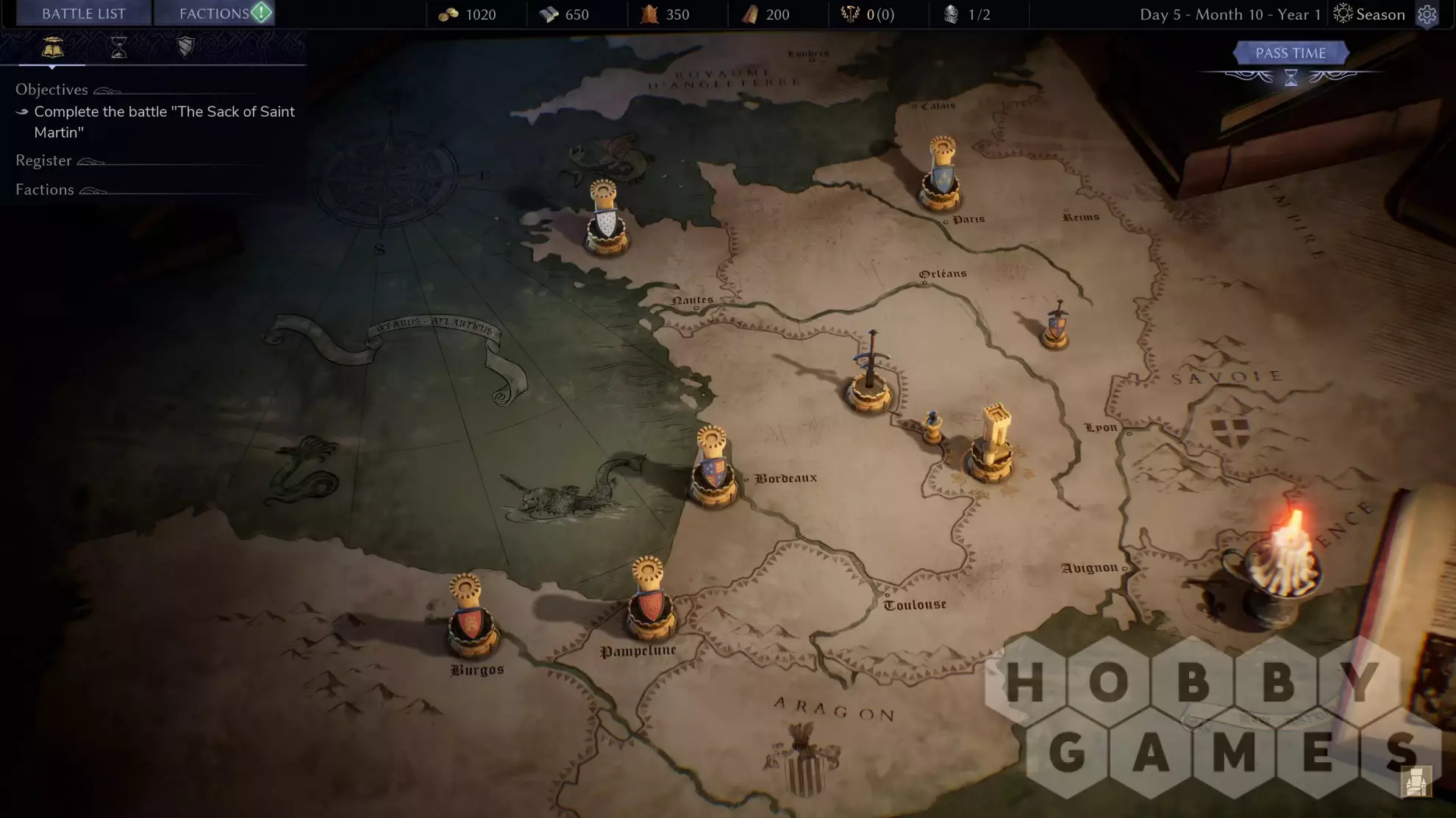Expand the Register section

[x=44, y=160]
